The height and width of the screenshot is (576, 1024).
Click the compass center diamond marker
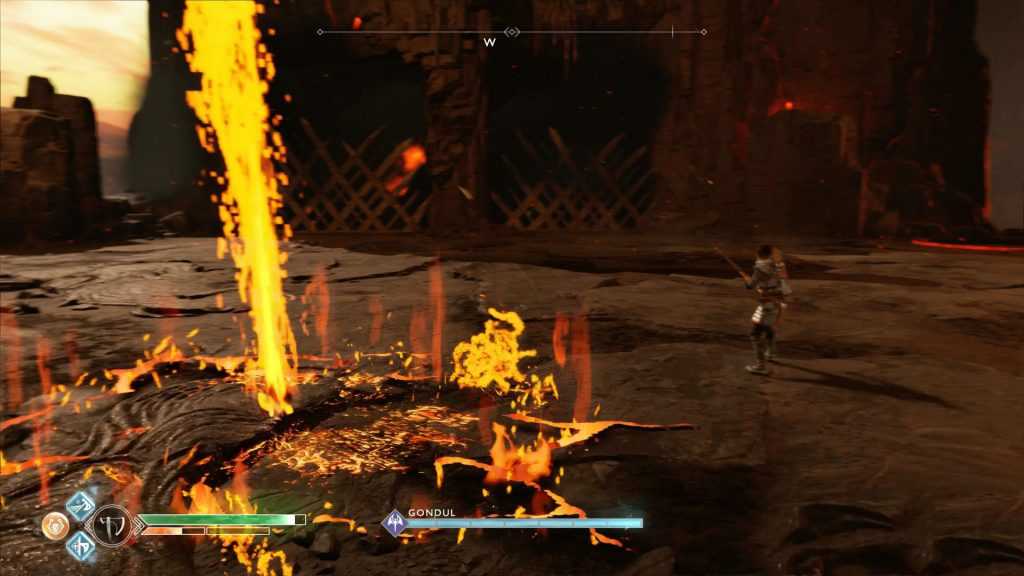512,32
